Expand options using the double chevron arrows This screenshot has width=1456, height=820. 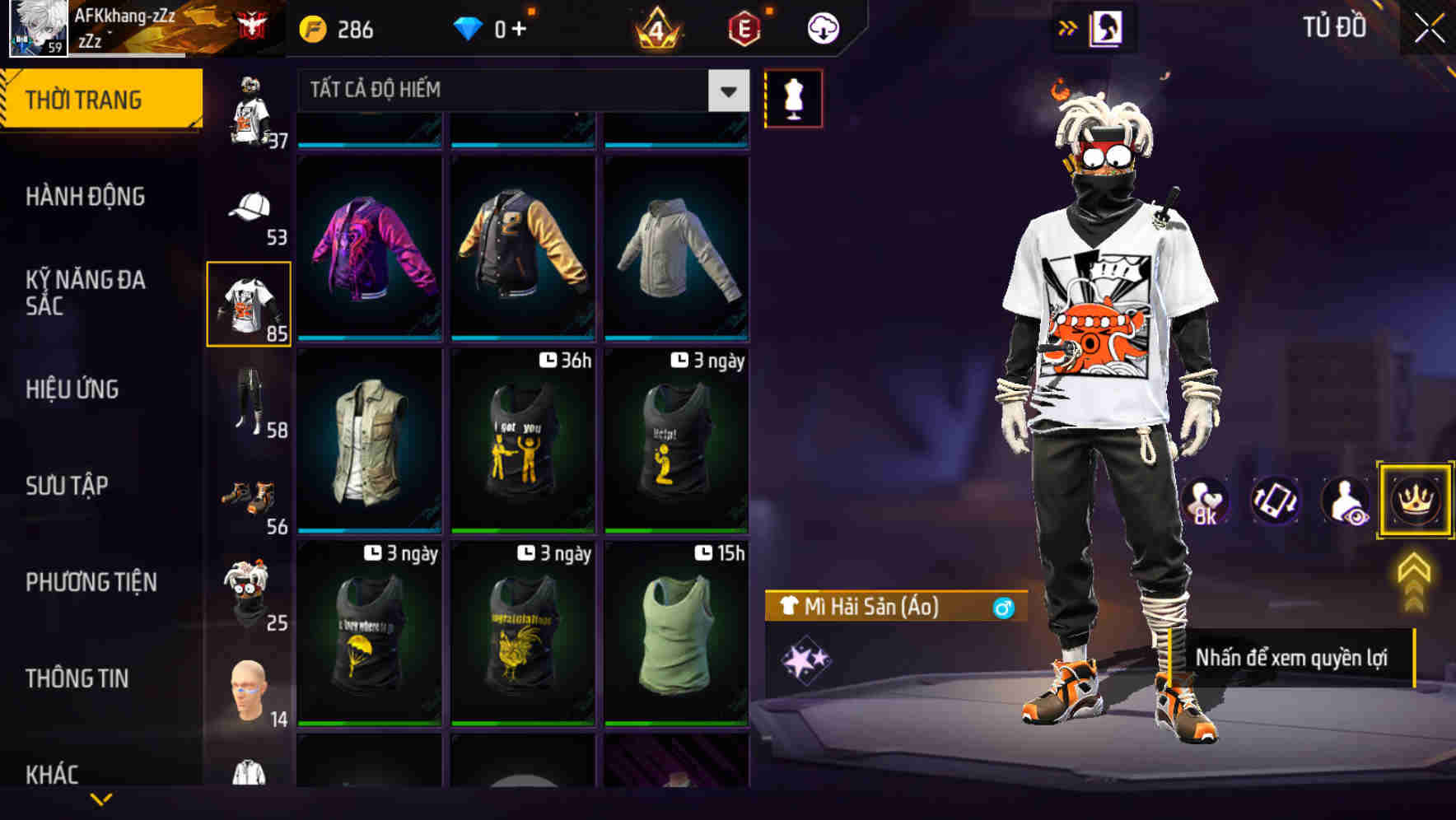pos(1066,26)
